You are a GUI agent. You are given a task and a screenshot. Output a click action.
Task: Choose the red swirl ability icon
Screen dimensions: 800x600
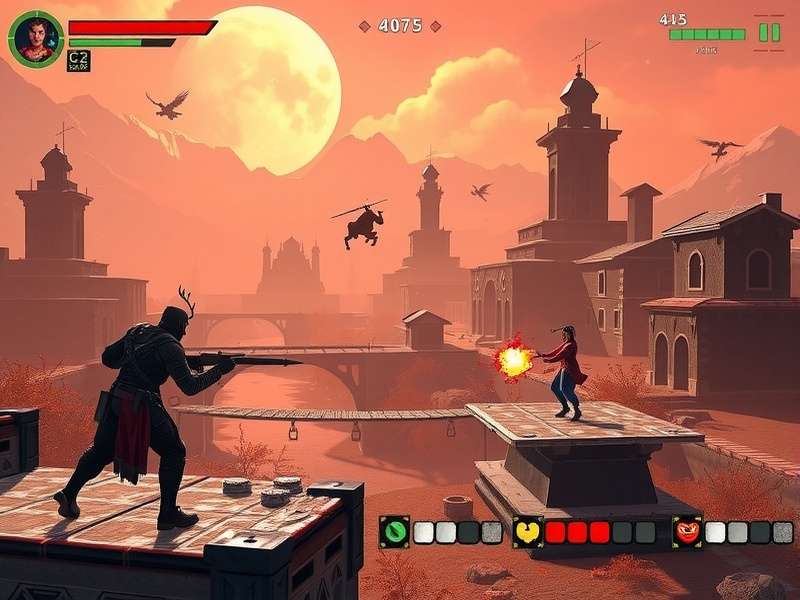coord(687,532)
